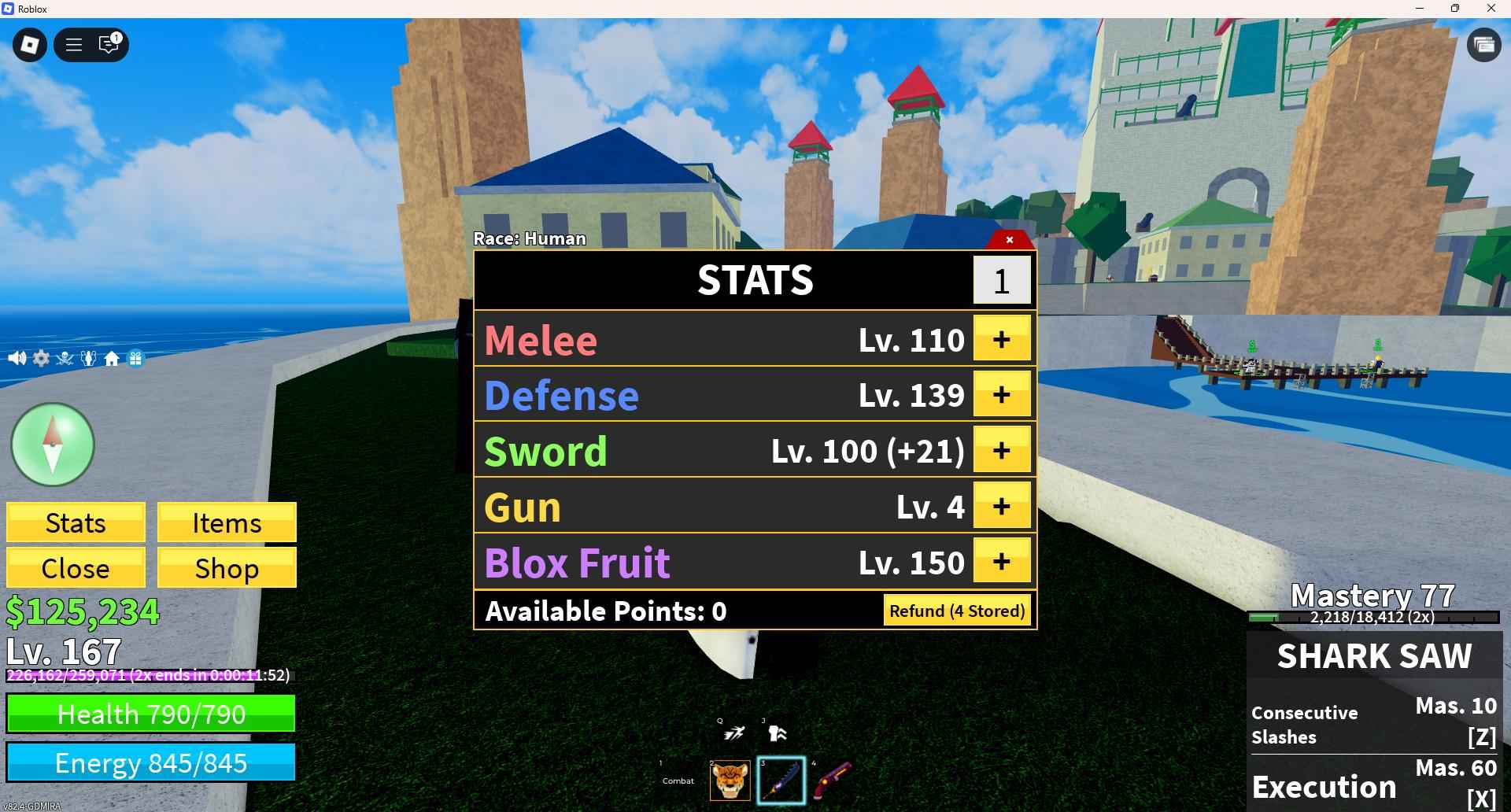
Task: Select the home teleport icon
Action: 112,359
